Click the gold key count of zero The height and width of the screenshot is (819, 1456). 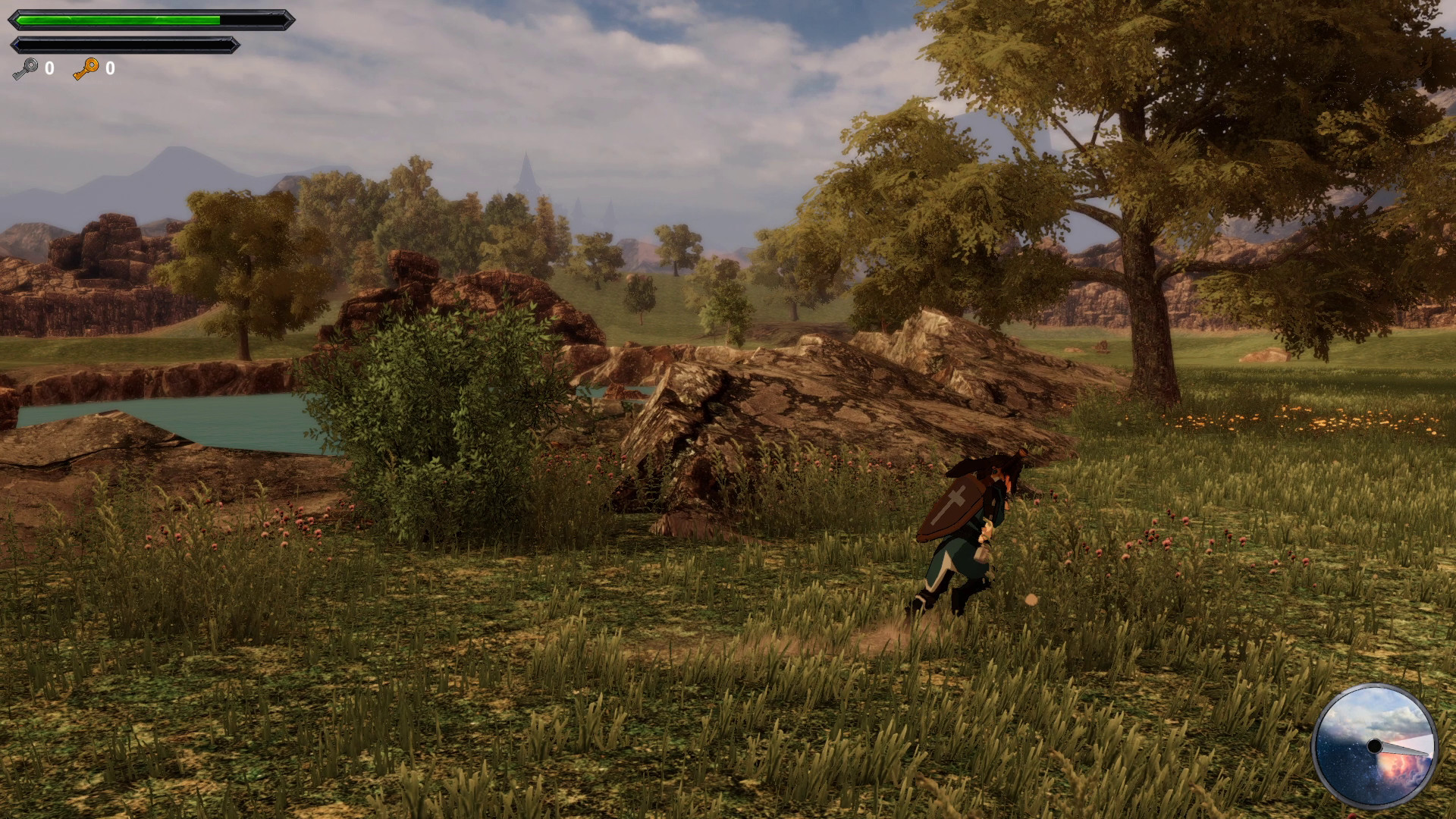click(111, 70)
